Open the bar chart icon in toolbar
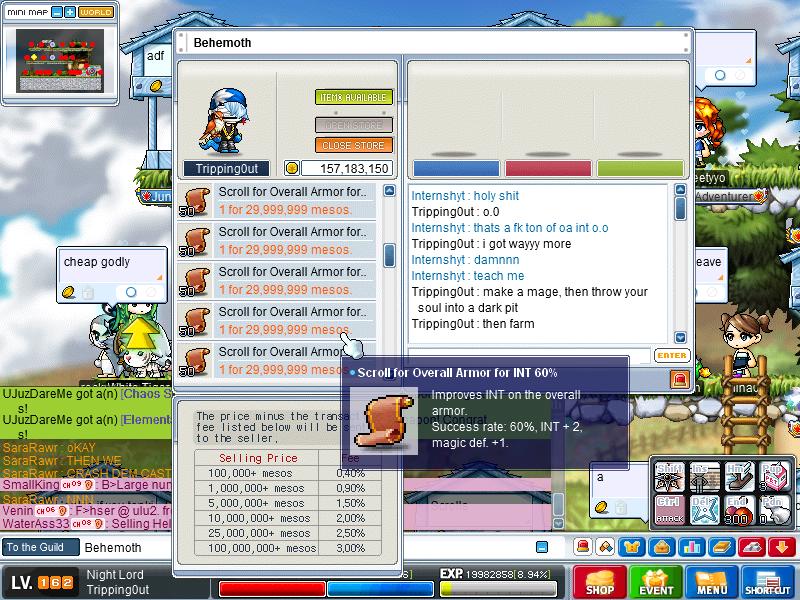 click(x=690, y=547)
